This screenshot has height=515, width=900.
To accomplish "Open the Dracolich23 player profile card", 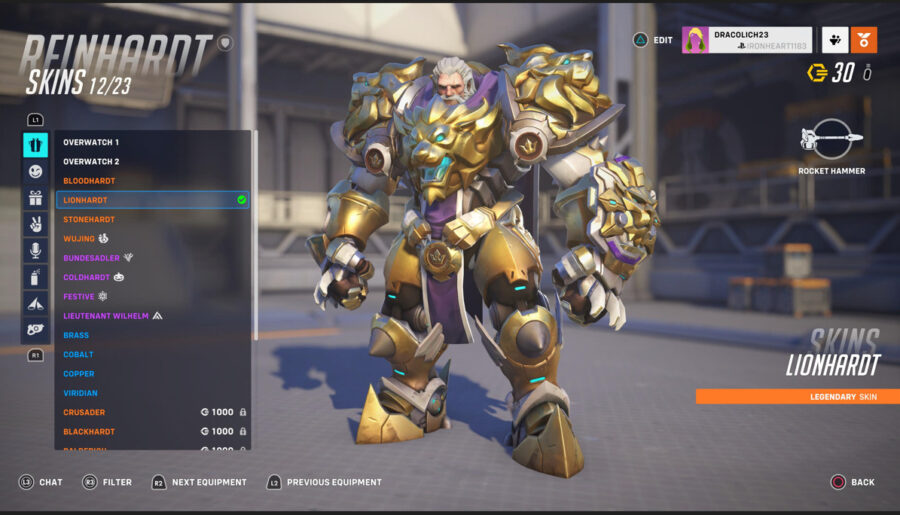I will point(746,40).
